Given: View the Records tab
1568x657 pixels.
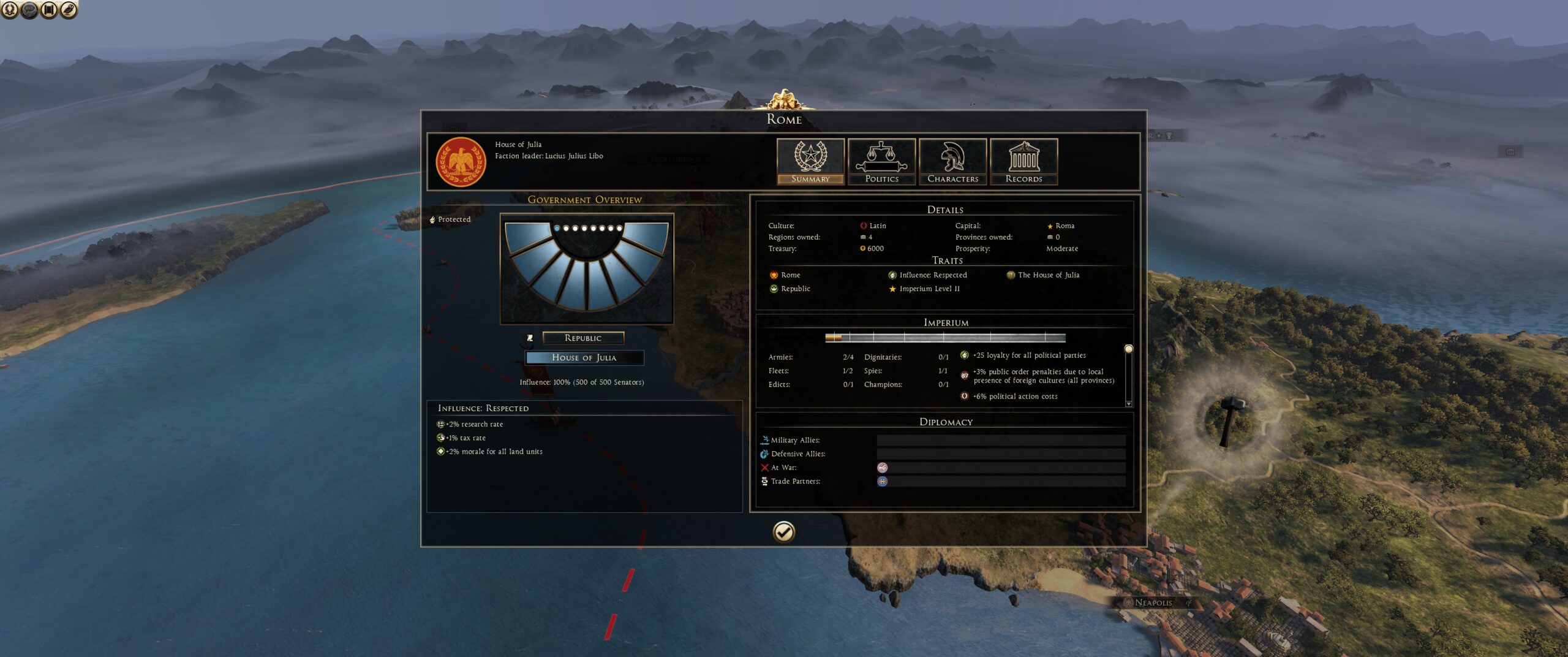Looking at the screenshot, I should click(1023, 161).
